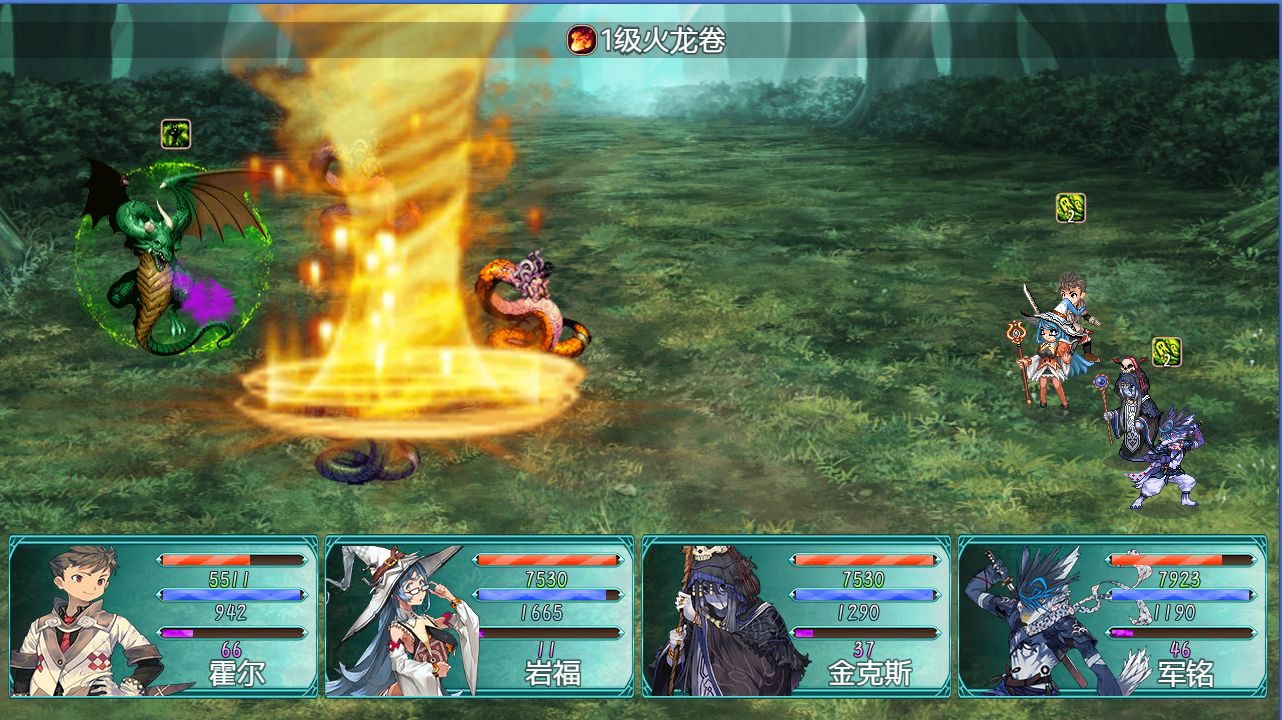Choose the witch 岩福's status panel

(480, 616)
